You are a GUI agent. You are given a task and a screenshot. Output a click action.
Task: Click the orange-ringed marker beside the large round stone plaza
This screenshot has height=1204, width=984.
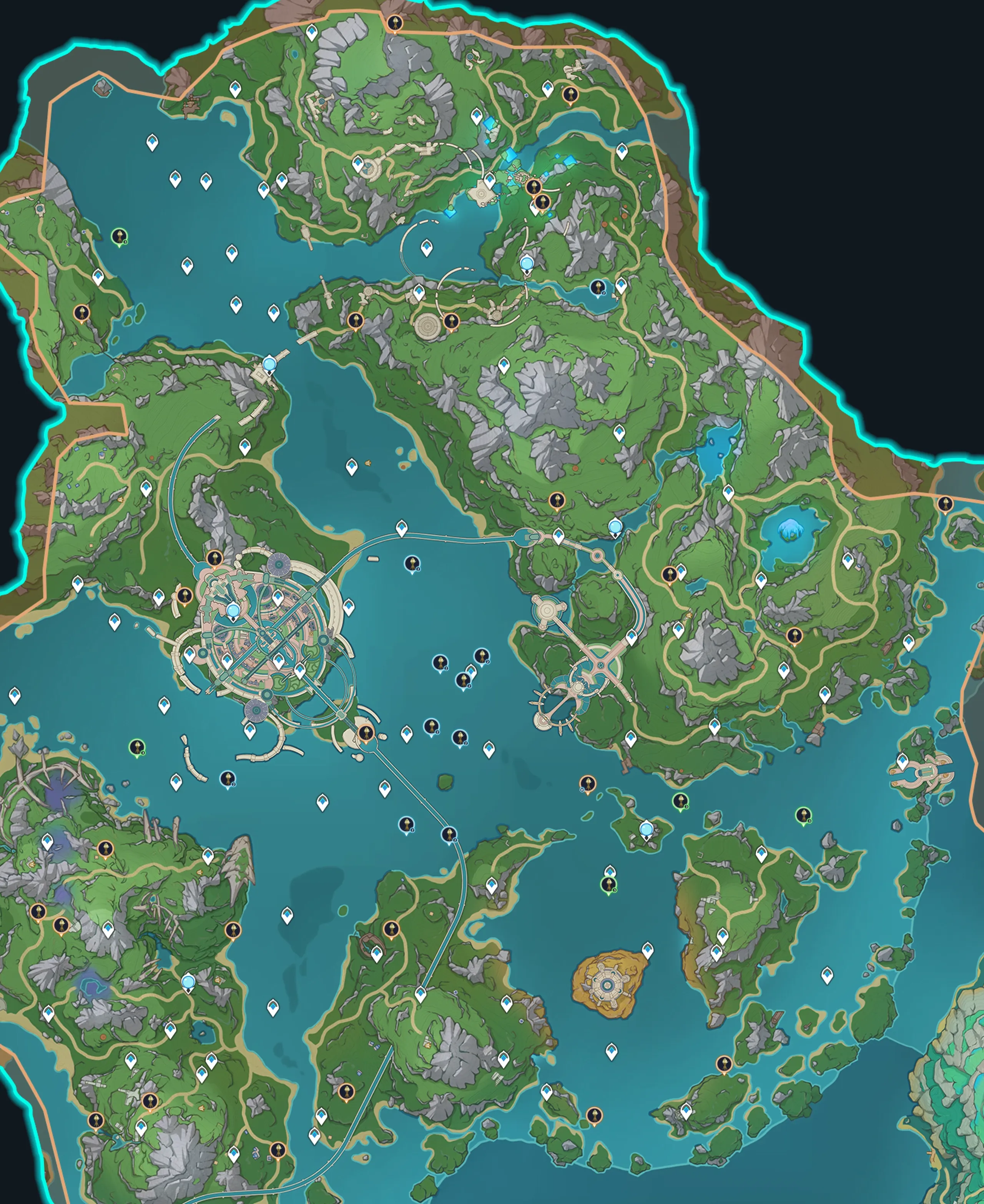(x=451, y=321)
